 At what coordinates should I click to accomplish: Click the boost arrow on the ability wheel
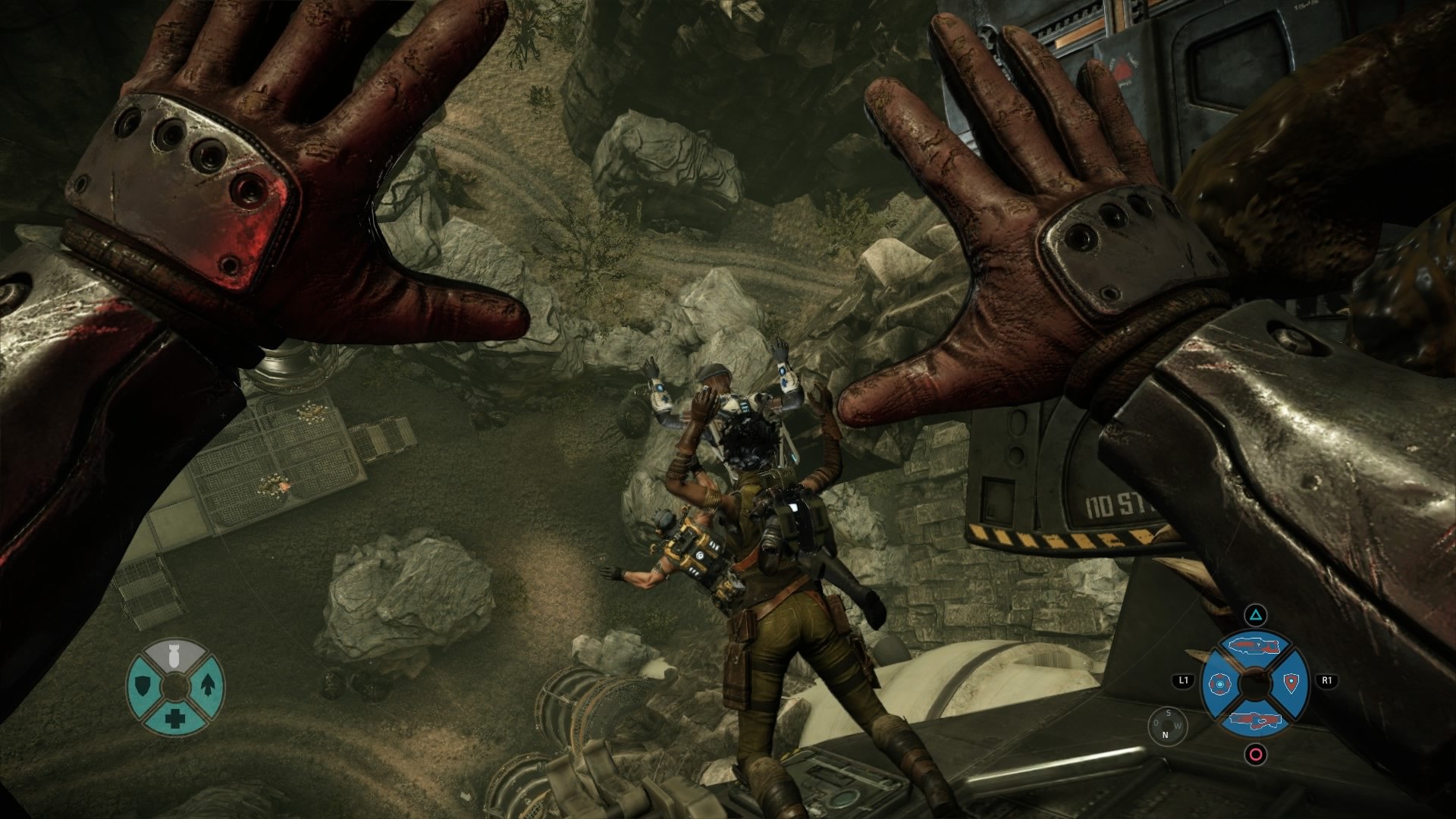tap(208, 685)
